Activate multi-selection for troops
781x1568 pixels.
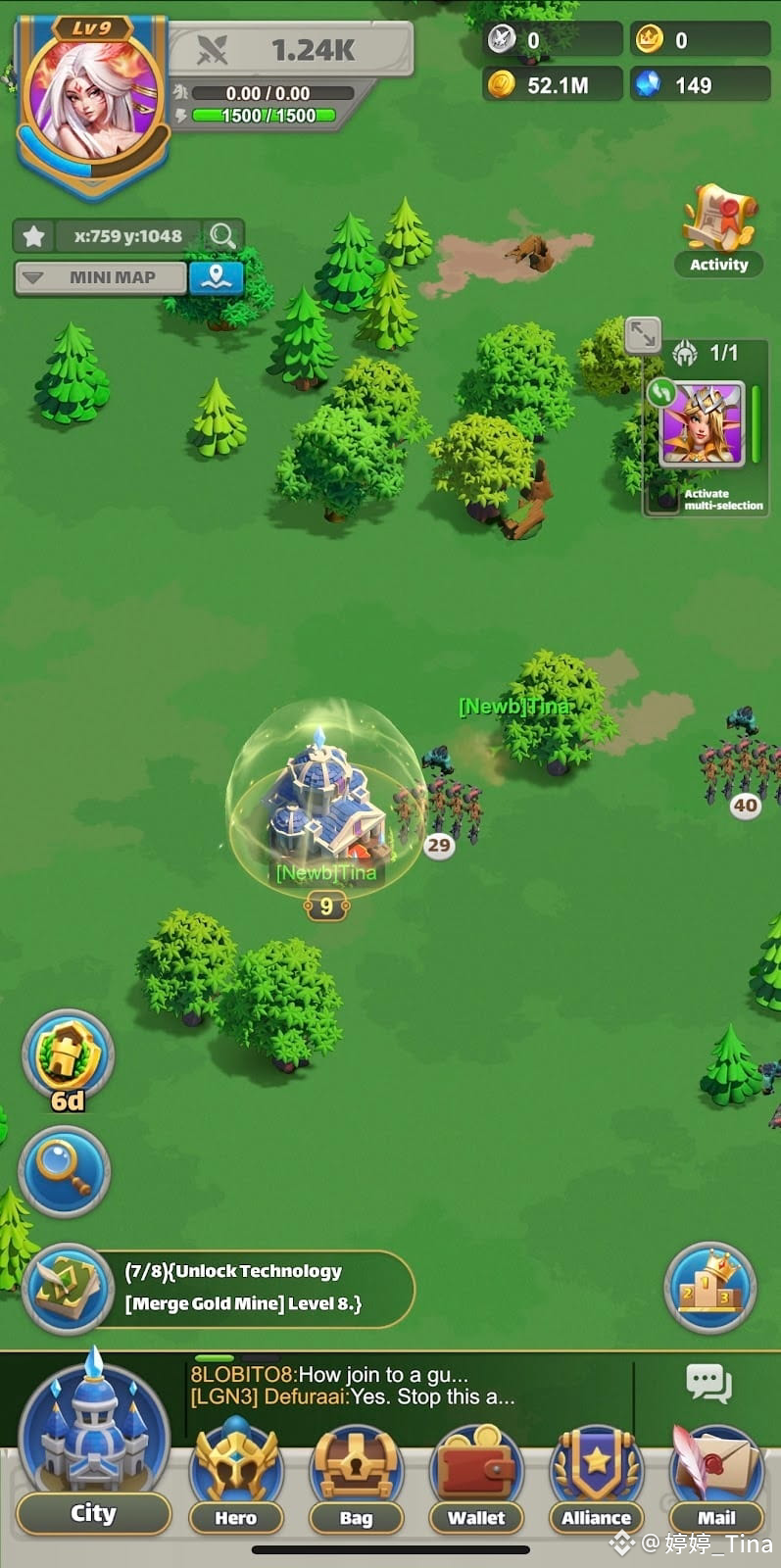[x=722, y=500]
